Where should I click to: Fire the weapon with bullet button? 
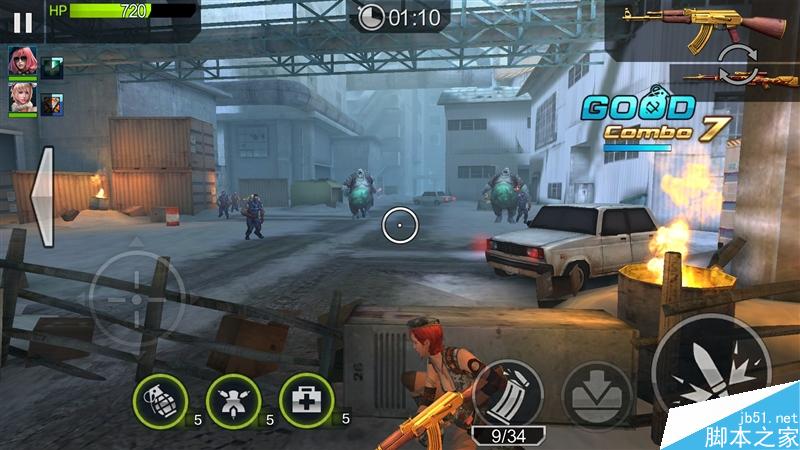click(x=711, y=372)
